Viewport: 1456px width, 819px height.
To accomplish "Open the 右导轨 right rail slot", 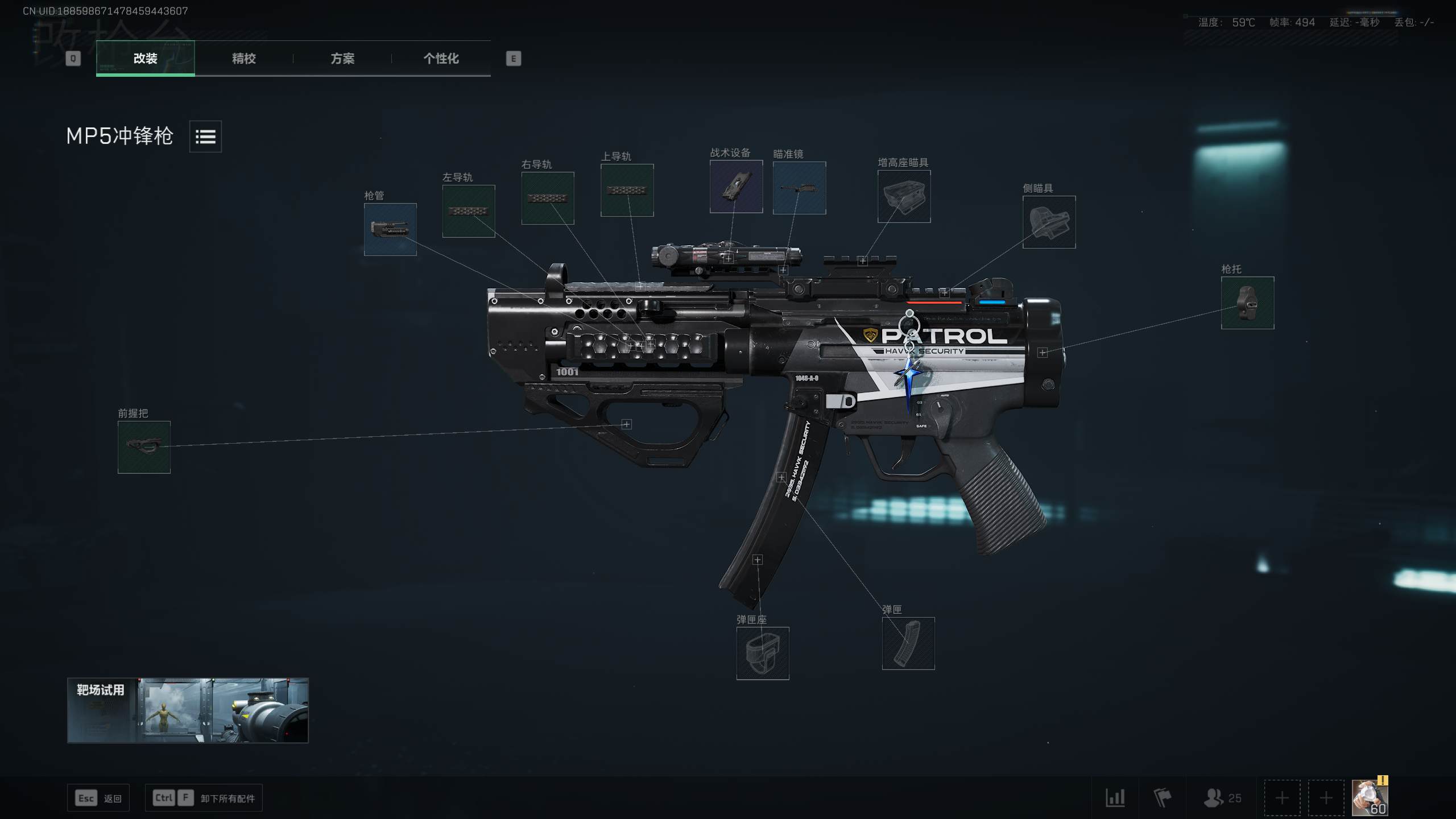I will coord(548,198).
